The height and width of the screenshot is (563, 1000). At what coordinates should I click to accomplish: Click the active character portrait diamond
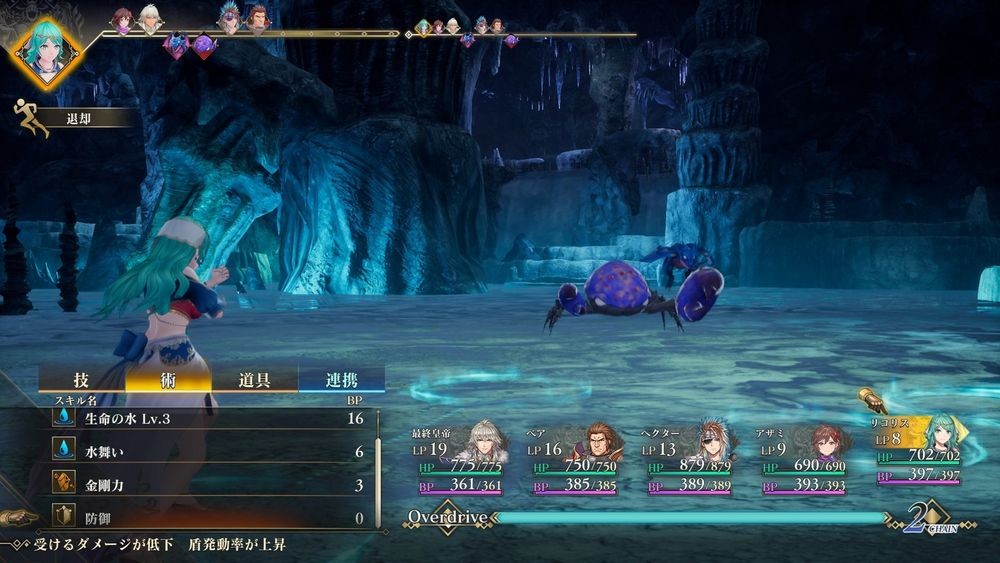tap(47, 50)
